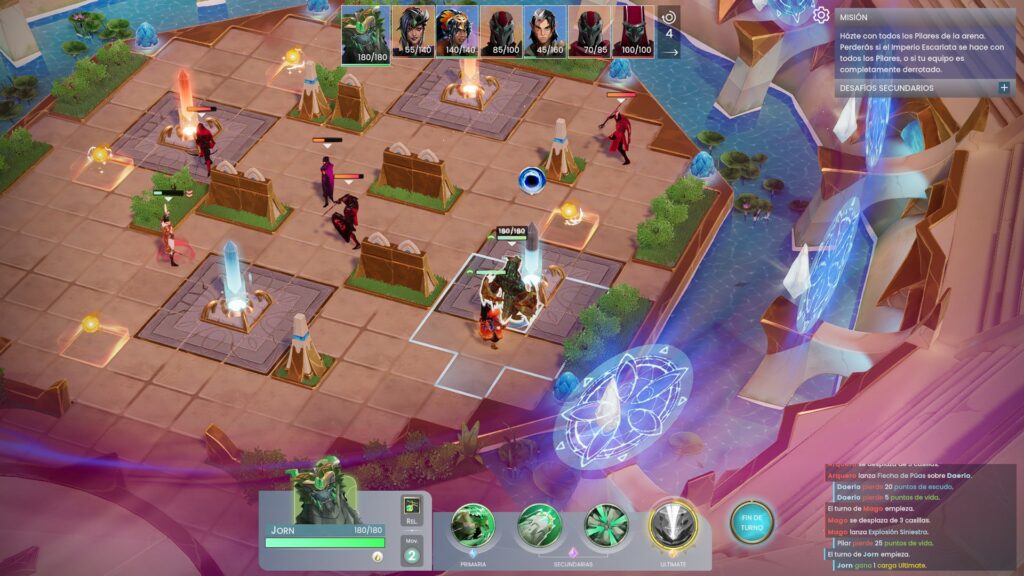This screenshot has height=576, width=1024.
Task: Use the middle secondary ability with the fist icon
Action: [x=540, y=526]
